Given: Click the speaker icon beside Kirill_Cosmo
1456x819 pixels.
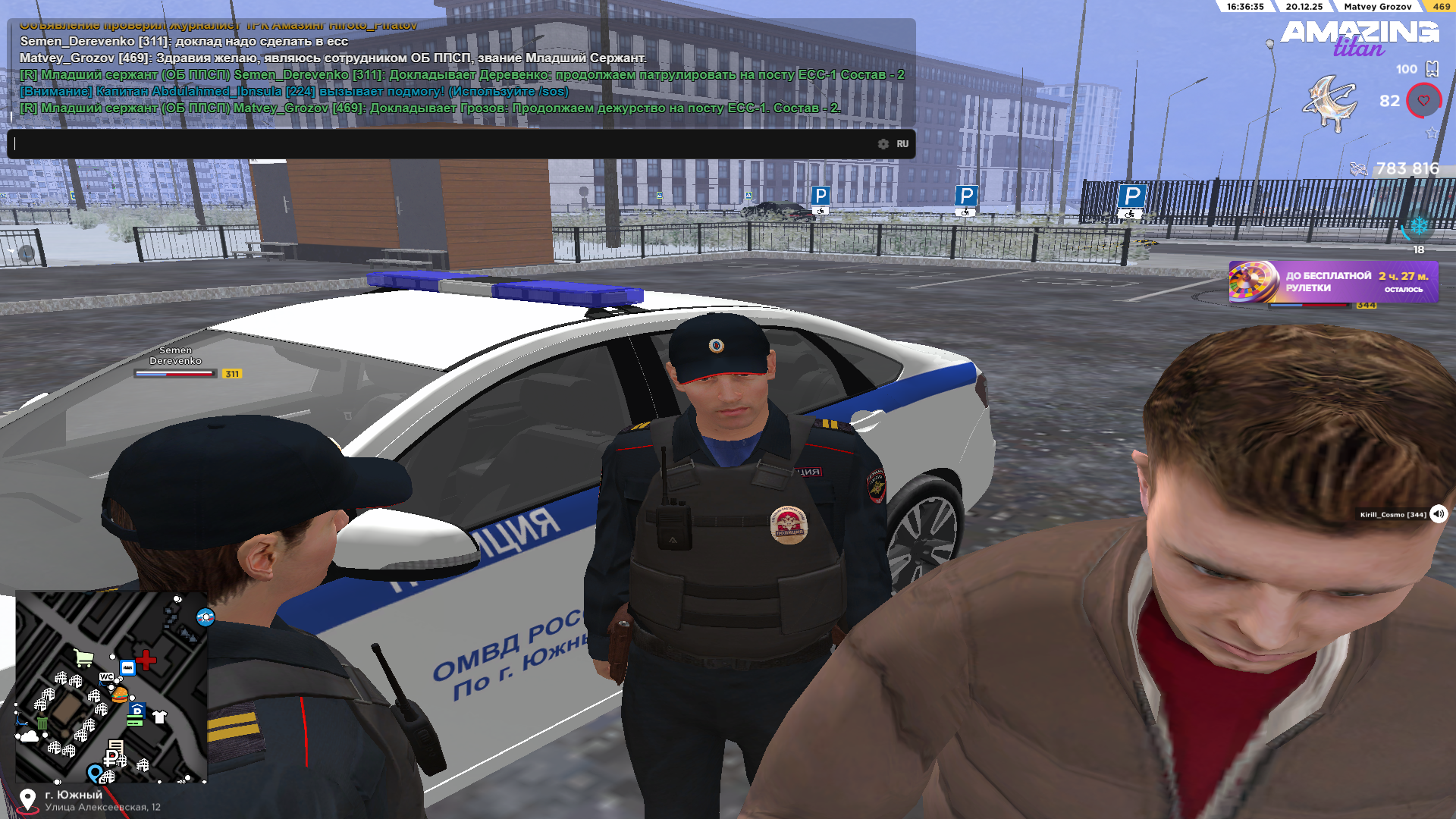Looking at the screenshot, I should (1438, 514).
